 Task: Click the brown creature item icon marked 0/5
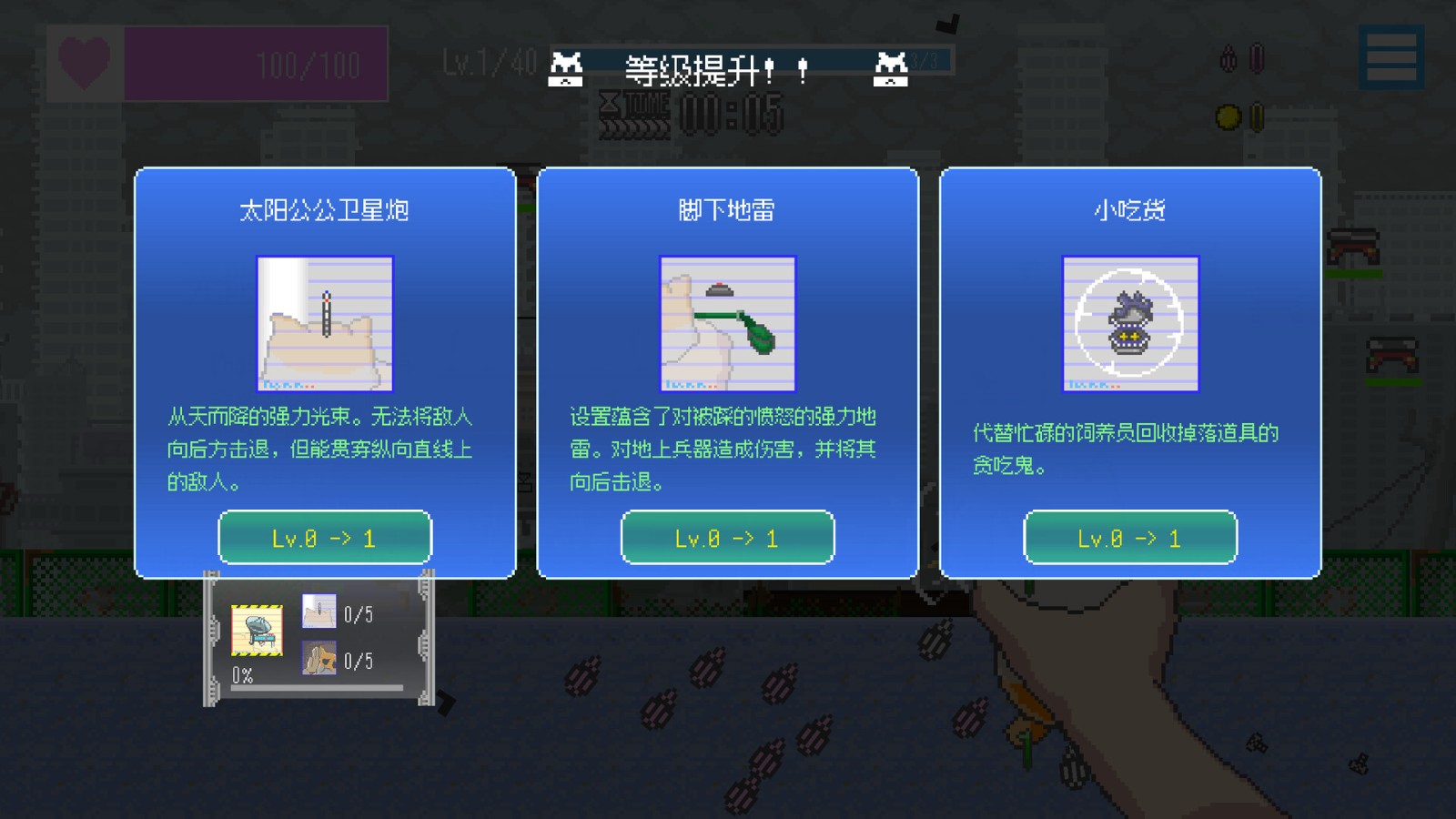tap(318, 657)
